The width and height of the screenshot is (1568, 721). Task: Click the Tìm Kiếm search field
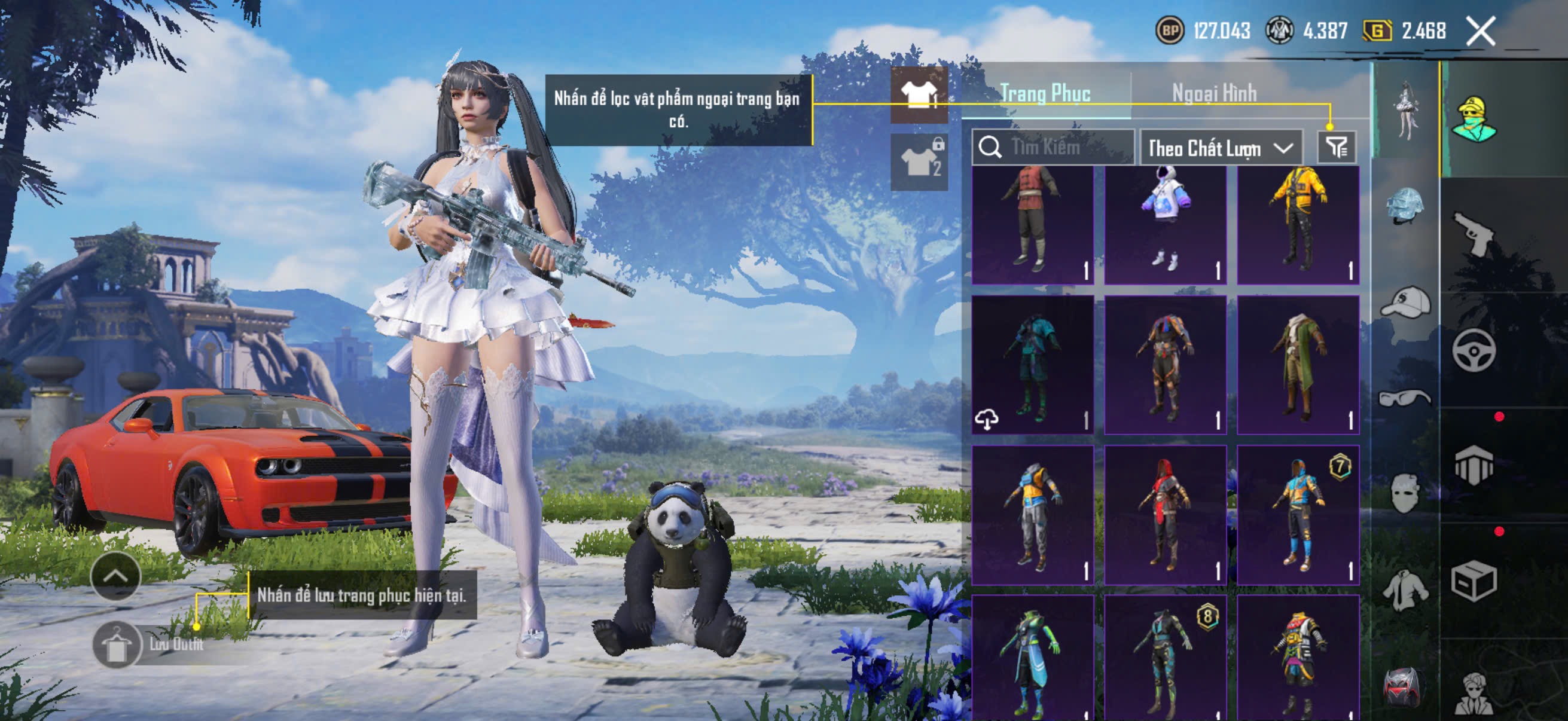pyautogui.click(x=1053, y=147)
